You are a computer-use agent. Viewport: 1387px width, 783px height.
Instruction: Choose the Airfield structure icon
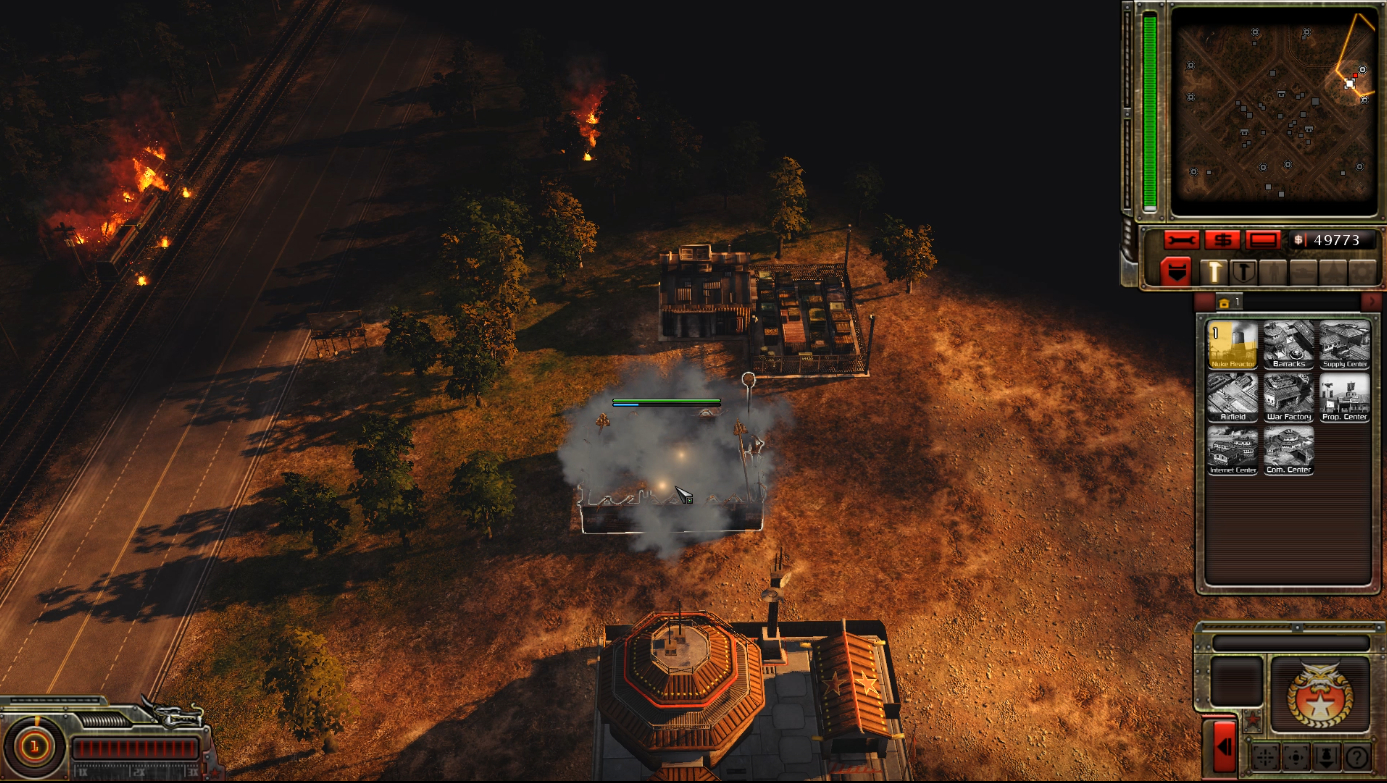tap(1232, 397)
